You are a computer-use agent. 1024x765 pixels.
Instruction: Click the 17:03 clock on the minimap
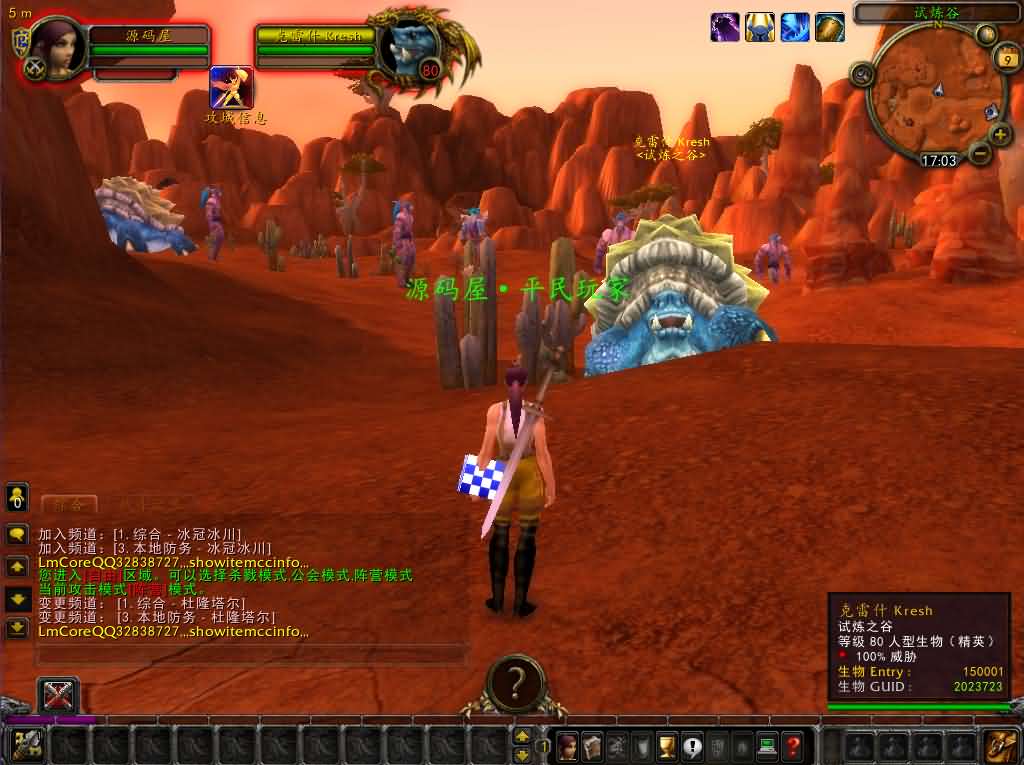click(x=938, y=160)
